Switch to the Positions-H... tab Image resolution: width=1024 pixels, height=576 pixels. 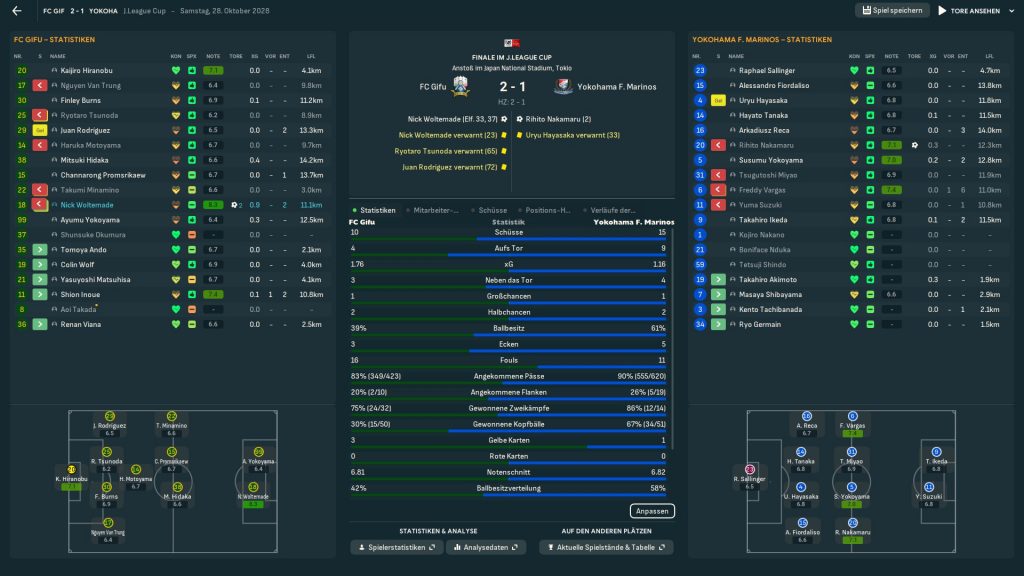pos(548,210)
